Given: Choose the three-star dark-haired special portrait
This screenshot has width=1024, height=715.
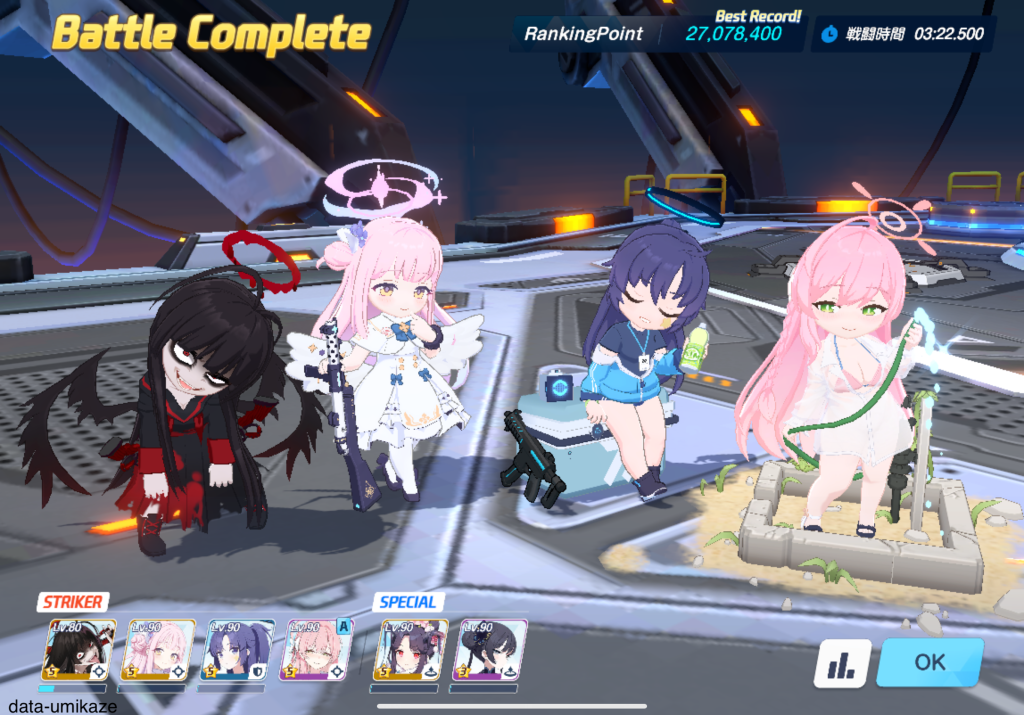Looking at the screenshot, I should click(x=489, y=650).
